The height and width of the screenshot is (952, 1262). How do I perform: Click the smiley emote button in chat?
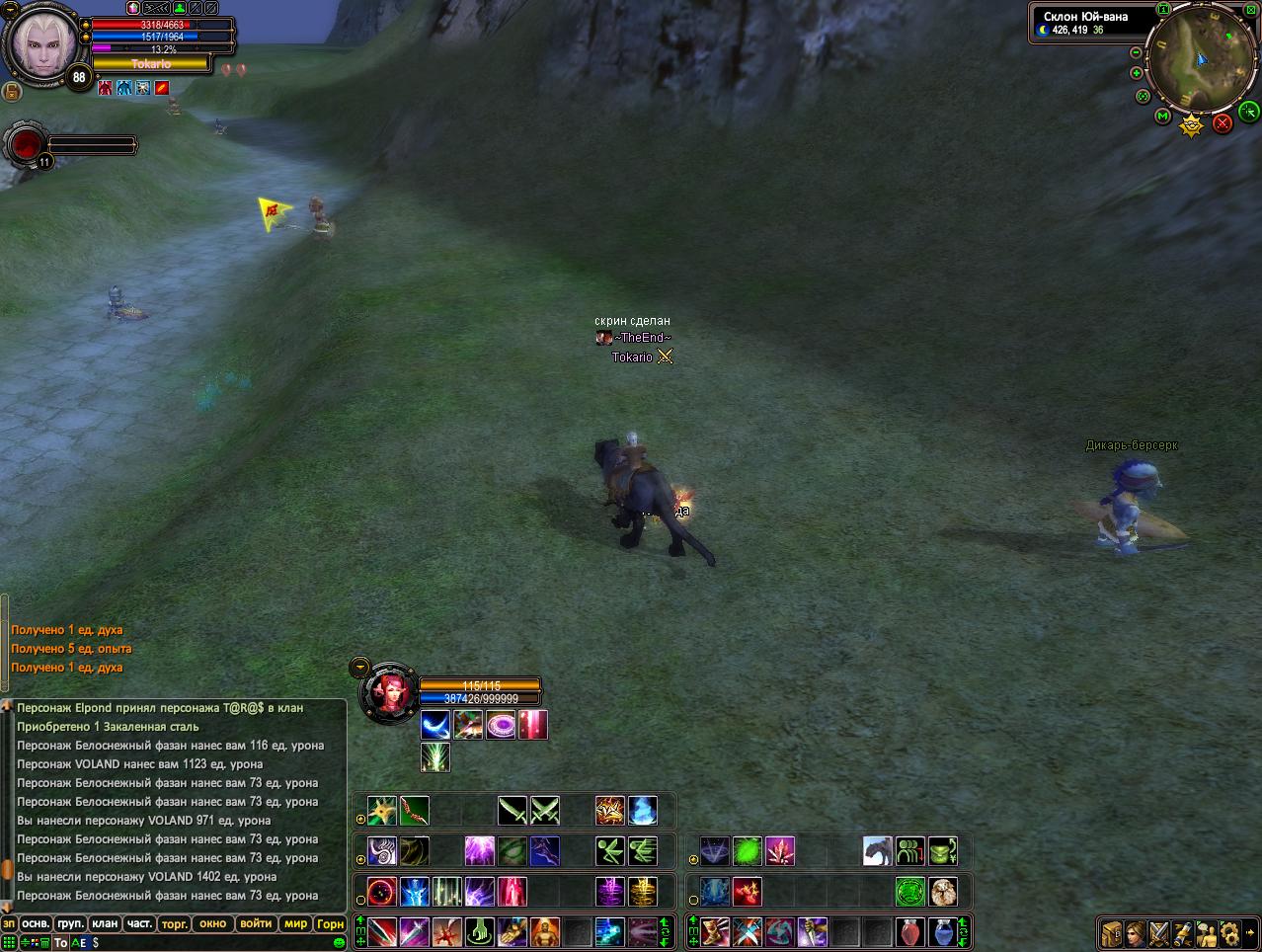340,943
